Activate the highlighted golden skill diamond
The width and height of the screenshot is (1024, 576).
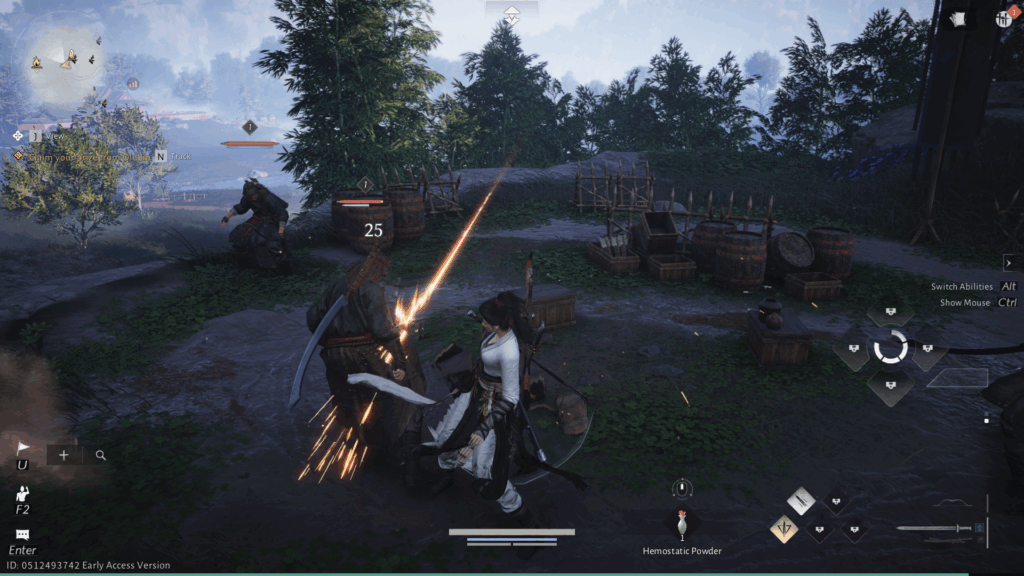(784, 528)
